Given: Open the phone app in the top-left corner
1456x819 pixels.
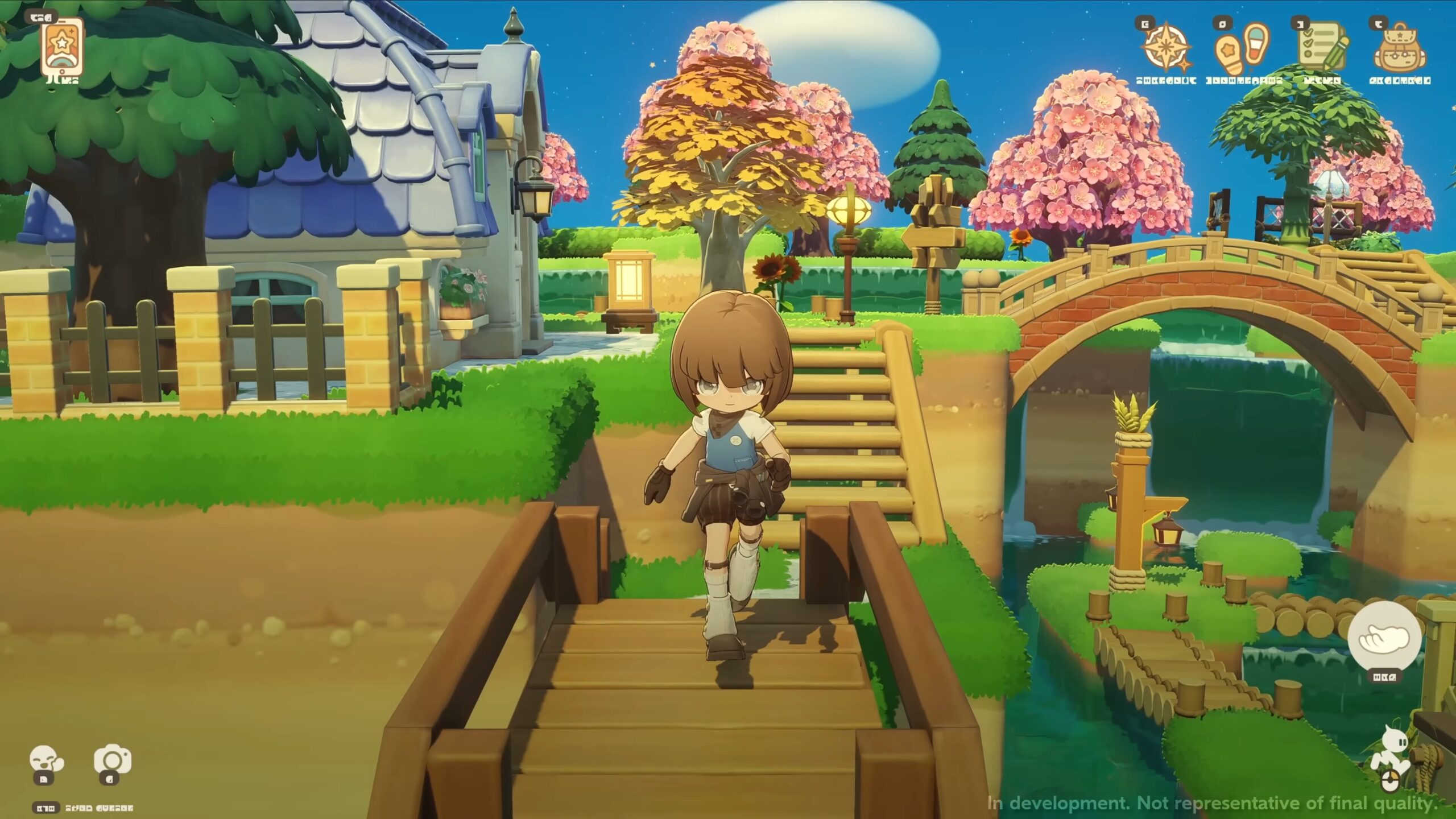Looking at the screenshot, I should (63, 45).
